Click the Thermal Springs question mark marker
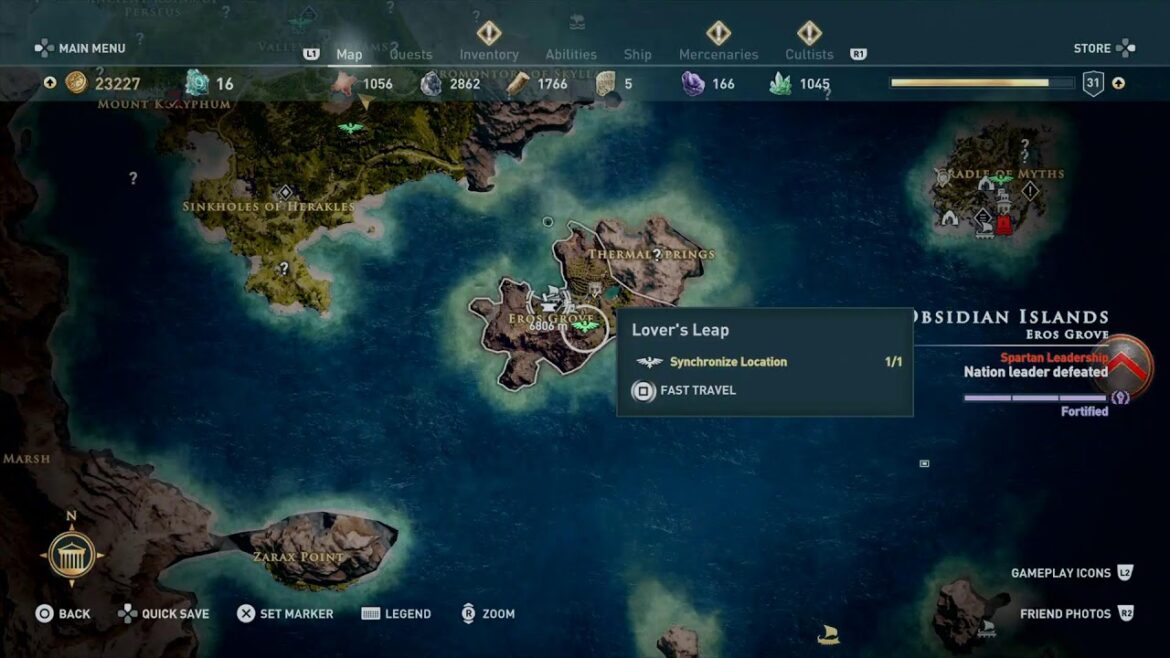Viewport: 1170px width, 658px height. coord(657,255)
